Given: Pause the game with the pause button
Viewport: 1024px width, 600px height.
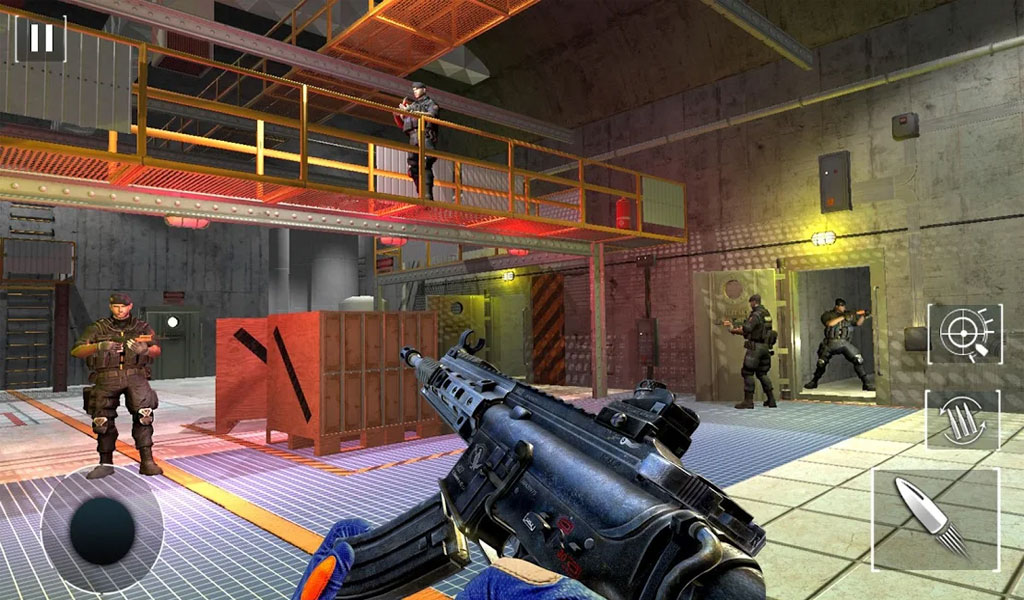Looking at the screenshot, I should (41, 38).
